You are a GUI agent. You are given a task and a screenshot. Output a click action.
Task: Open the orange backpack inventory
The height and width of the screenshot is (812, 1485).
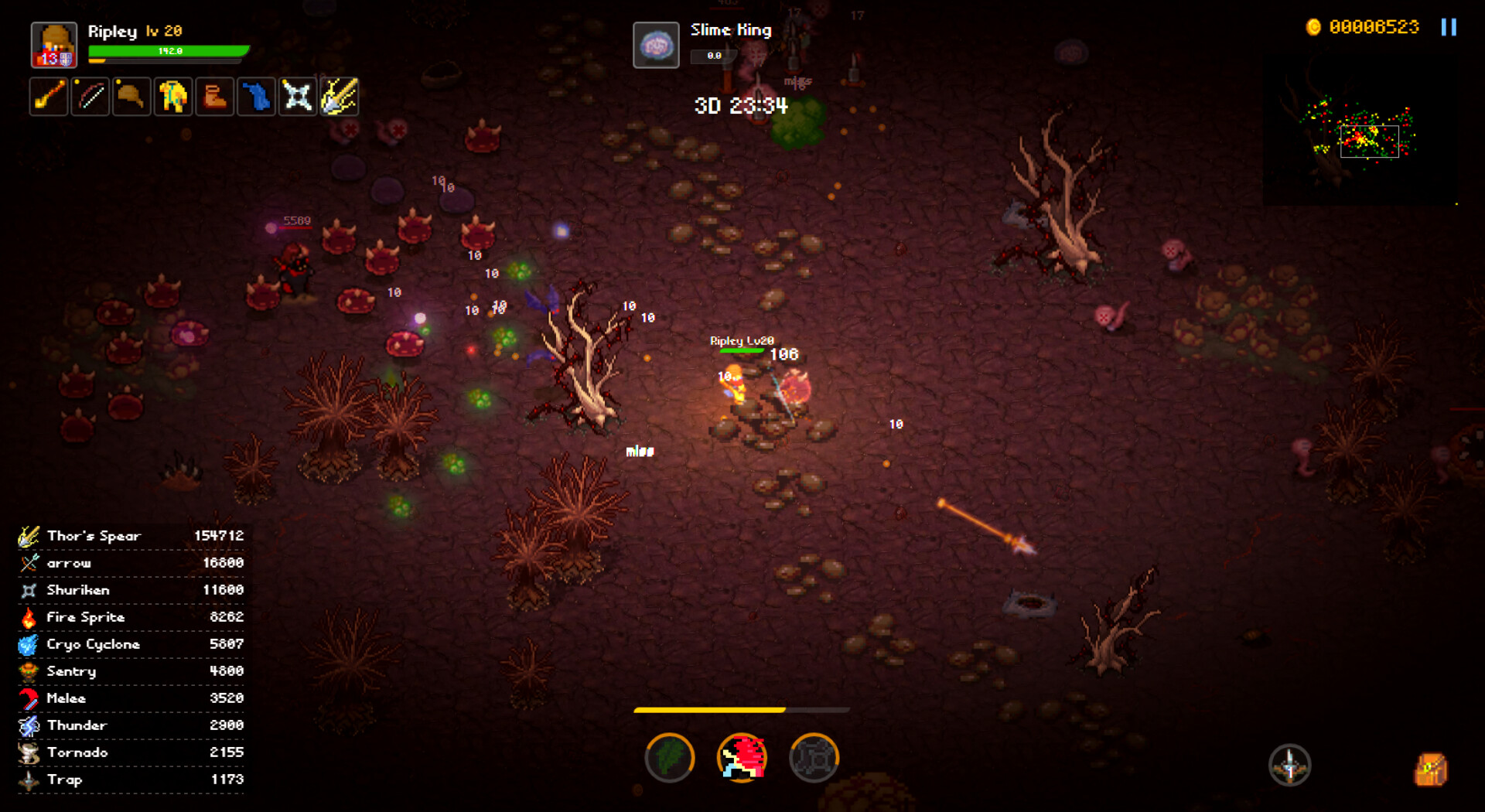click(1430, 769)
